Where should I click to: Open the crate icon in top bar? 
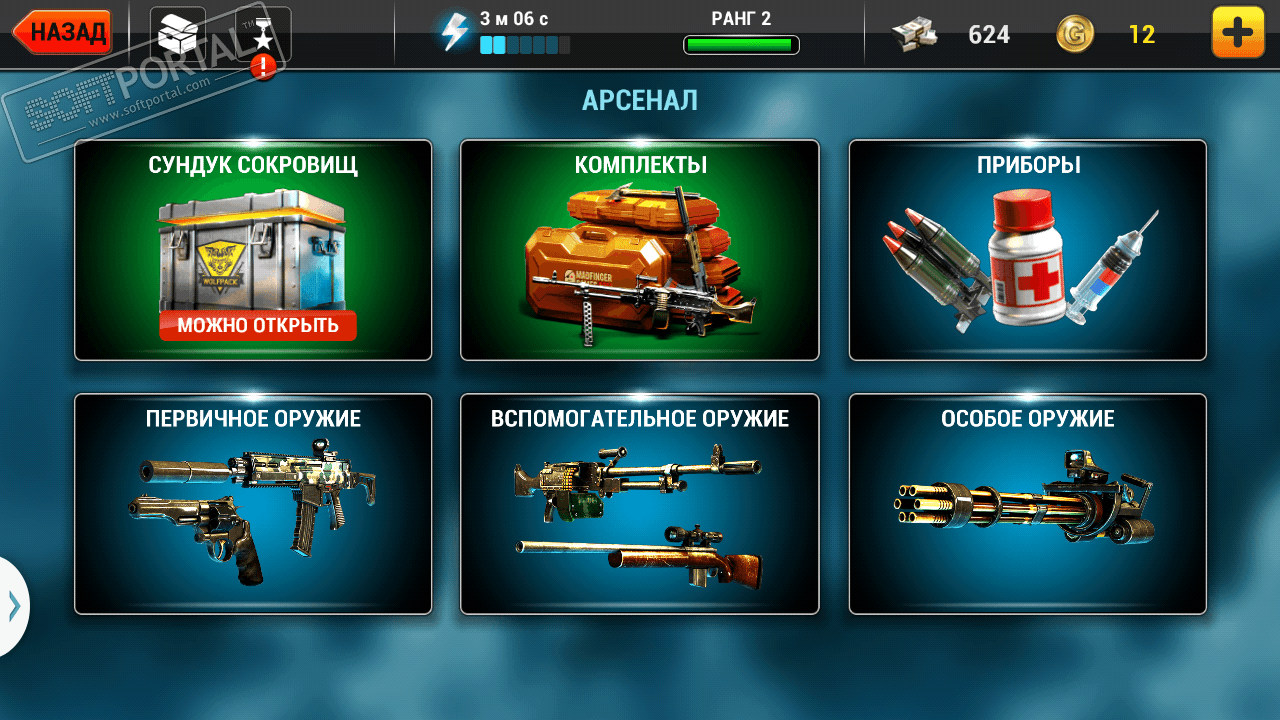tap(177, 33)
